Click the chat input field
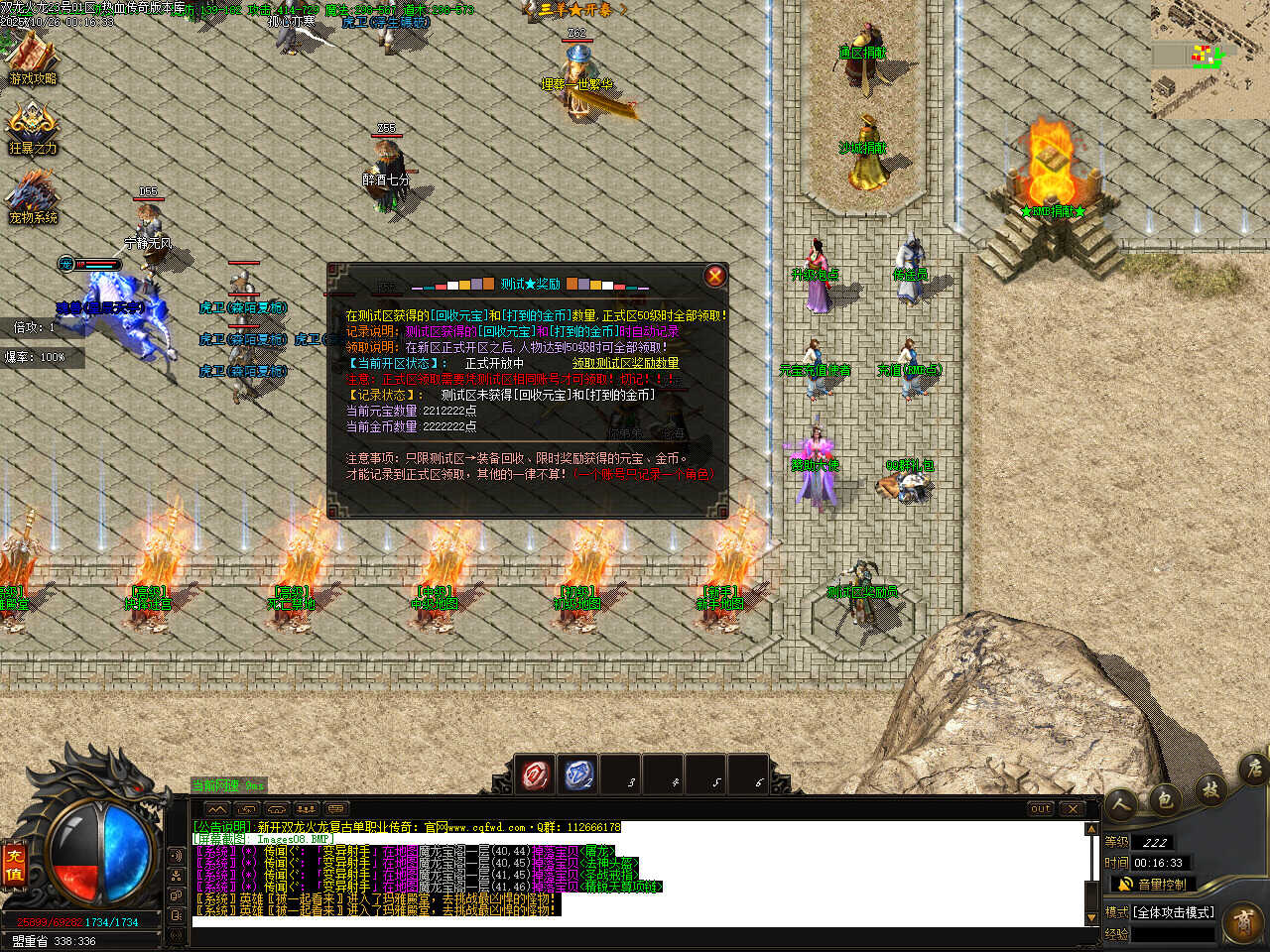Screen dimensions: 1270x952 click(635, 922)
